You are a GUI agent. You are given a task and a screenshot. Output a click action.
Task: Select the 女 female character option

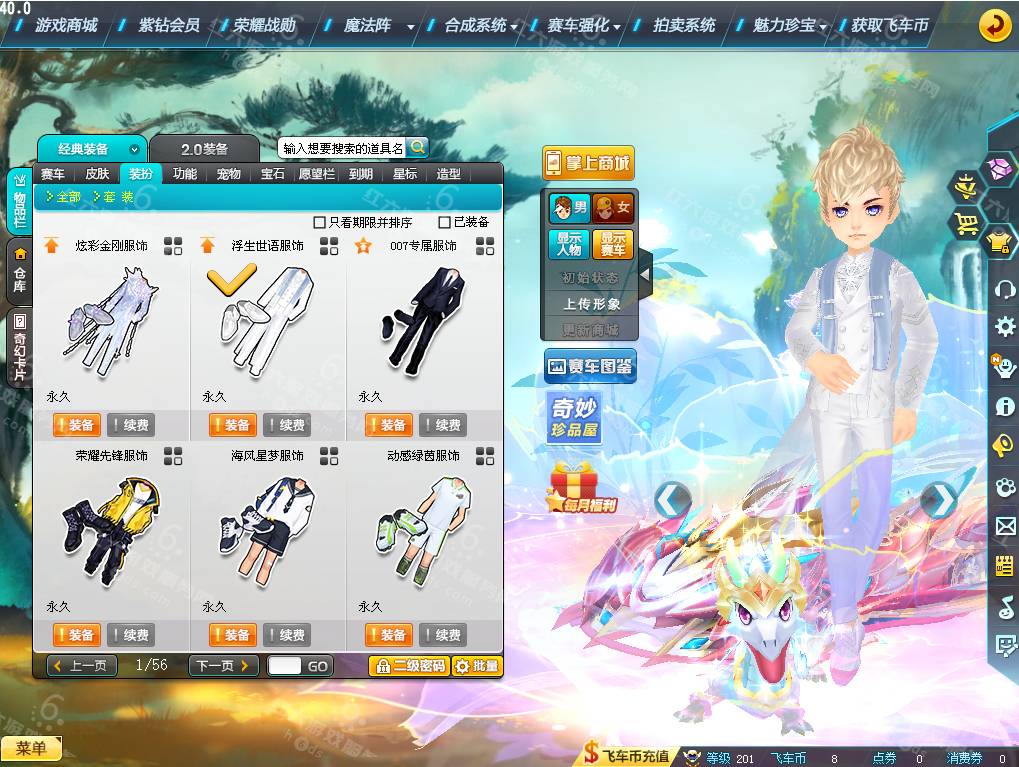click(613, 208)
